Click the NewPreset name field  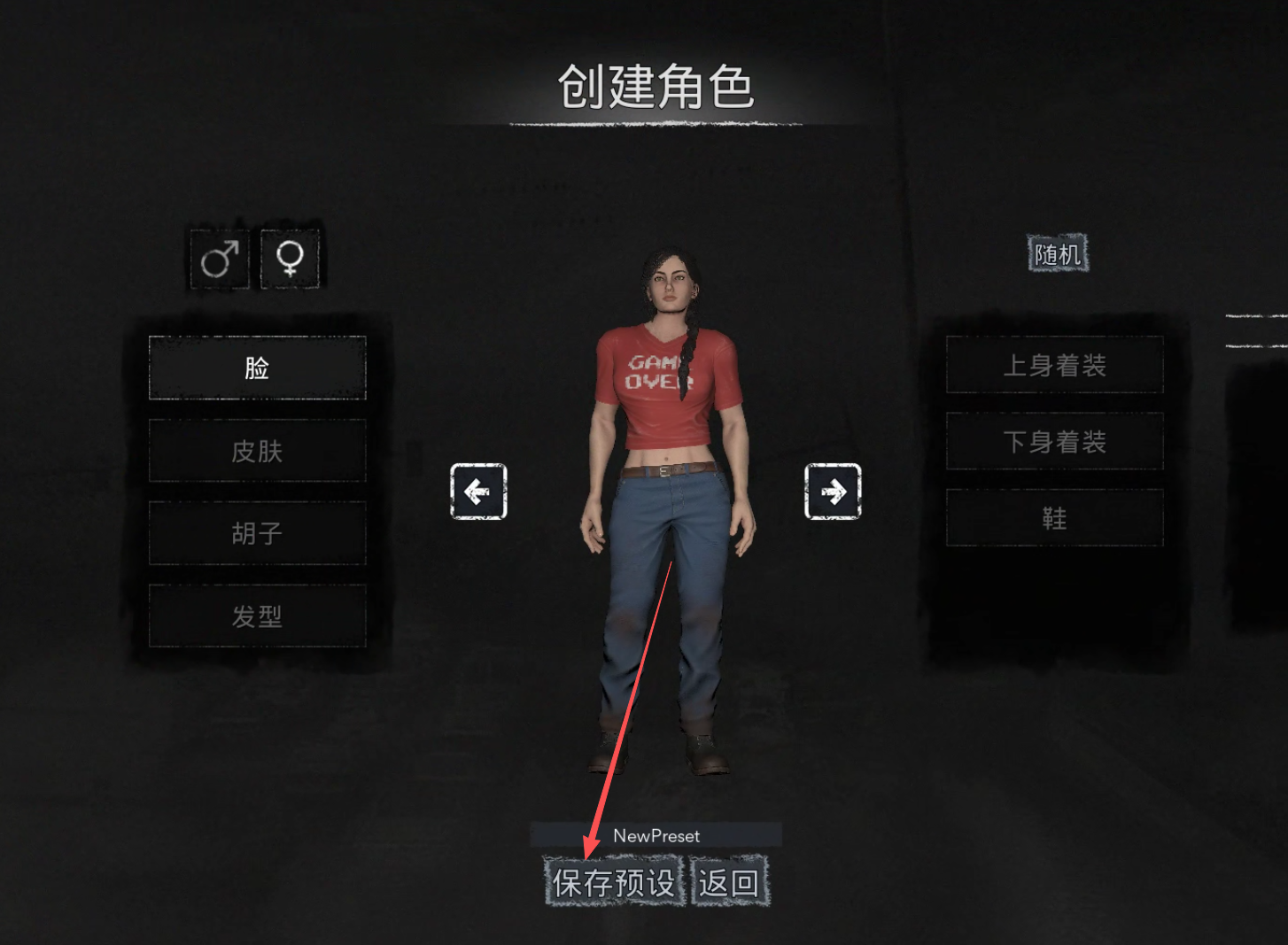click(x=656, y=835)
